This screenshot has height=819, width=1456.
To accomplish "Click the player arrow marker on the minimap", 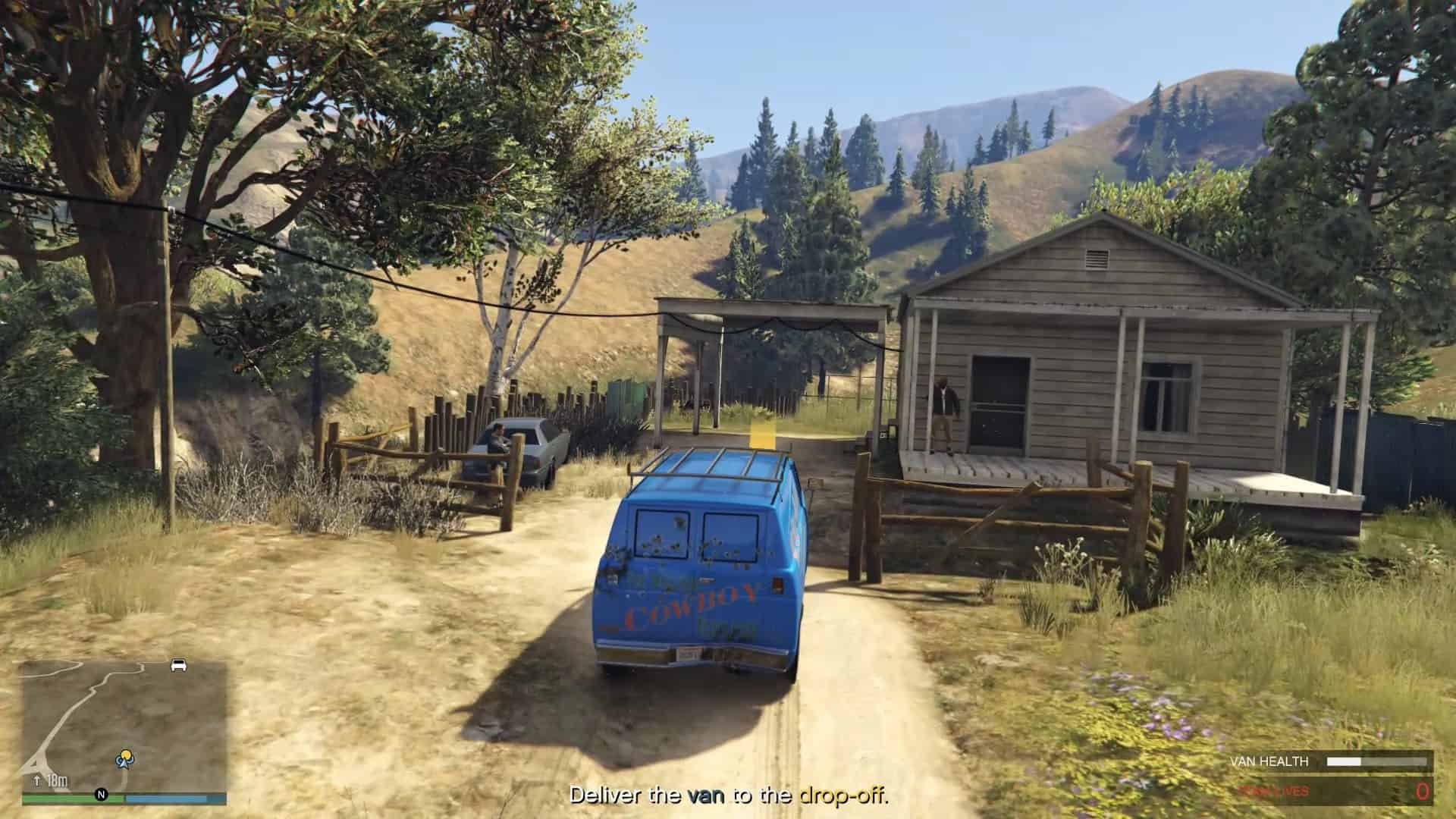I will pos(124,764).
